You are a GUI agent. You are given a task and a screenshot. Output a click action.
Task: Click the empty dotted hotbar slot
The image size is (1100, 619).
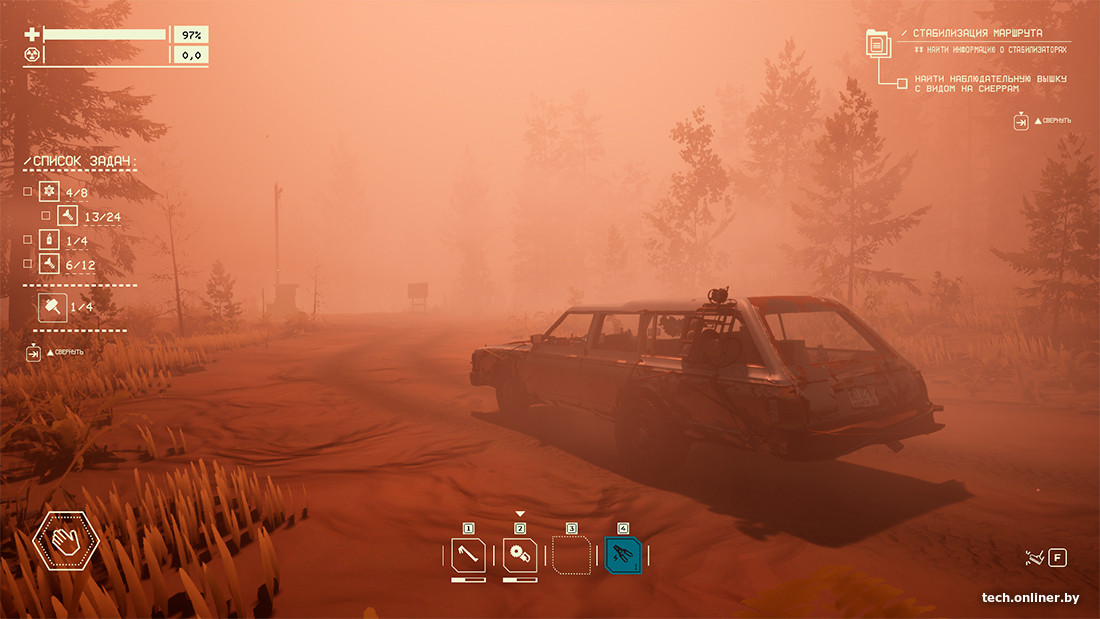tap(571, 555)
